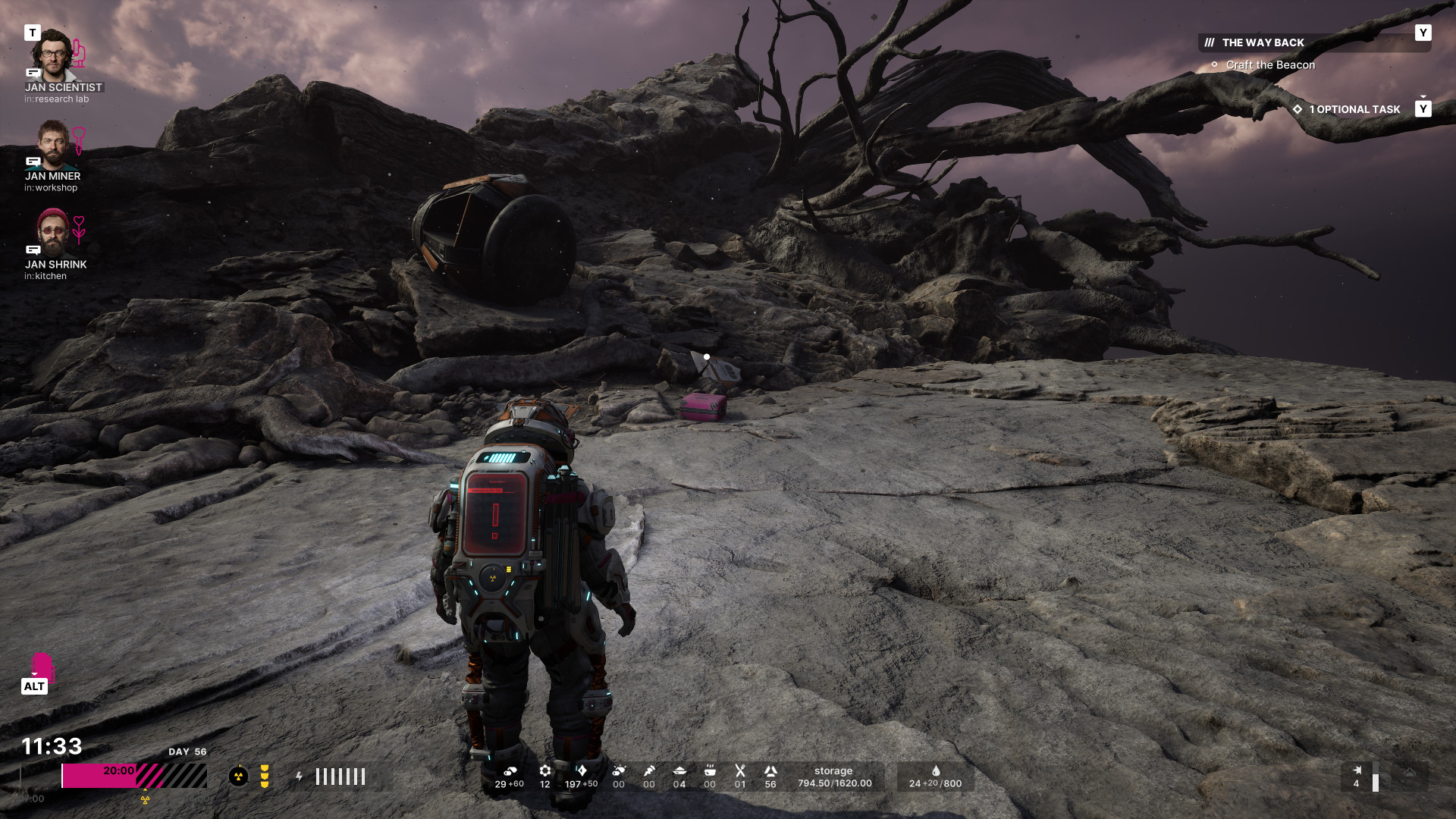The height and width of the screenshot is (819, 1456).
Task: Click the Craft the Beacon objective
Action: click(x=1270, y=65)
